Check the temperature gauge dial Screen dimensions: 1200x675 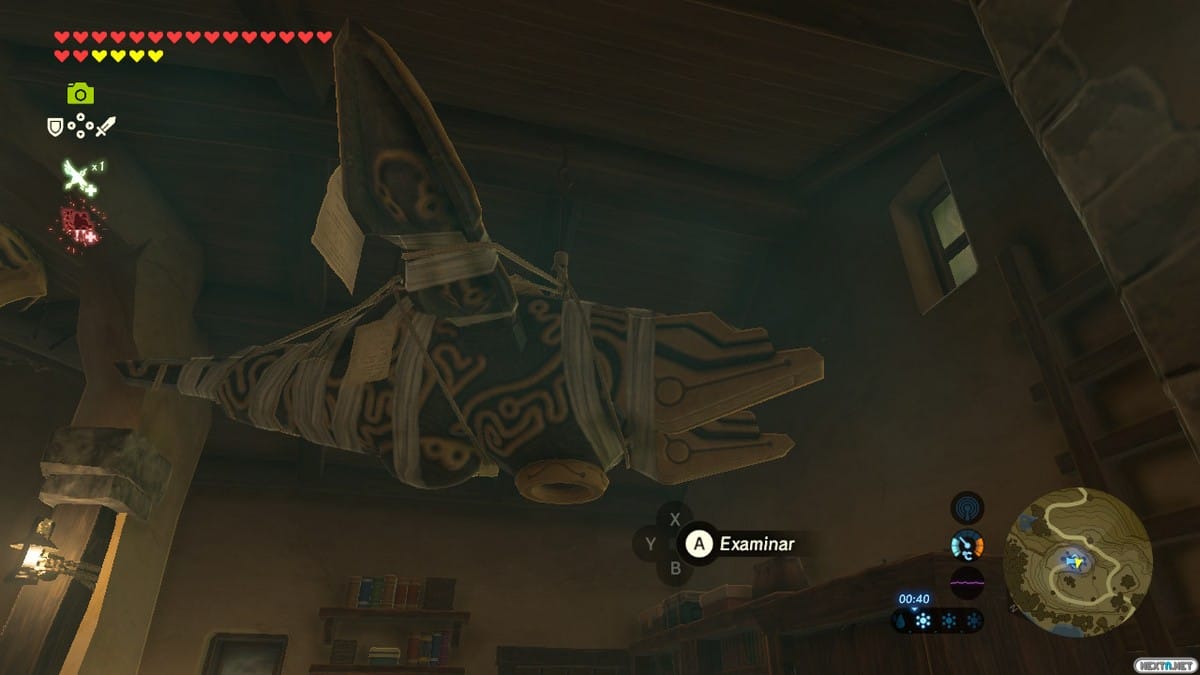[967, 545]
